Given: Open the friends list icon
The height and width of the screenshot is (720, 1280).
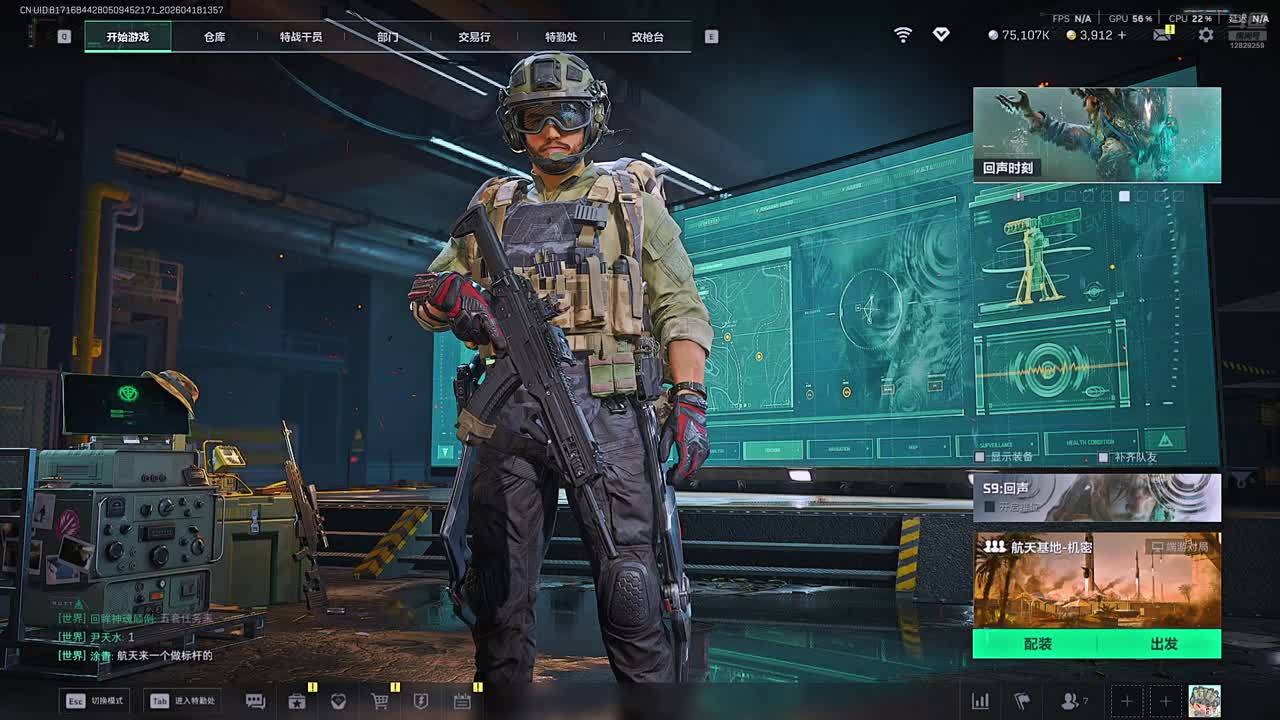Looking at the screenshot, I should click(x=1071, y=701).
